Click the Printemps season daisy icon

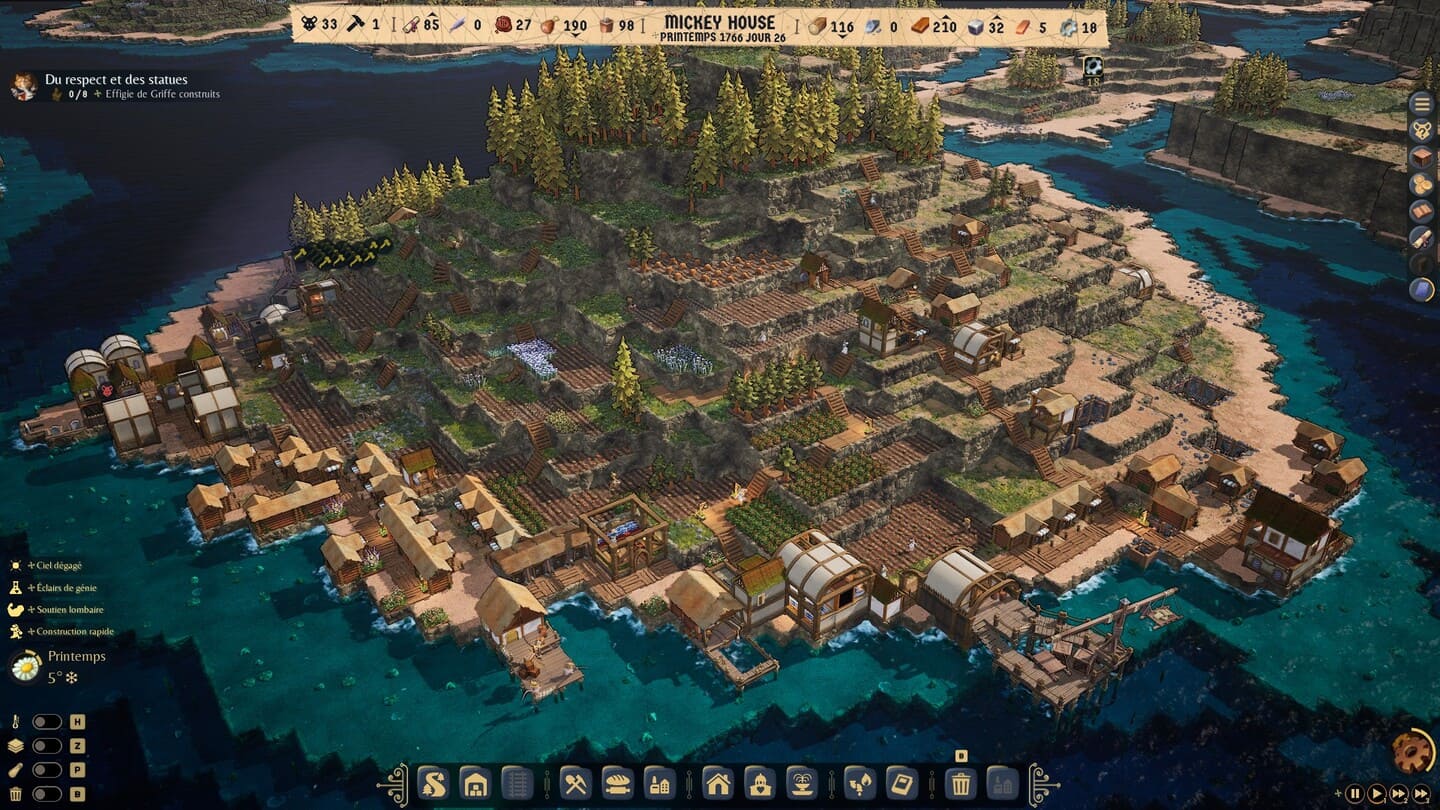[24, 666]
